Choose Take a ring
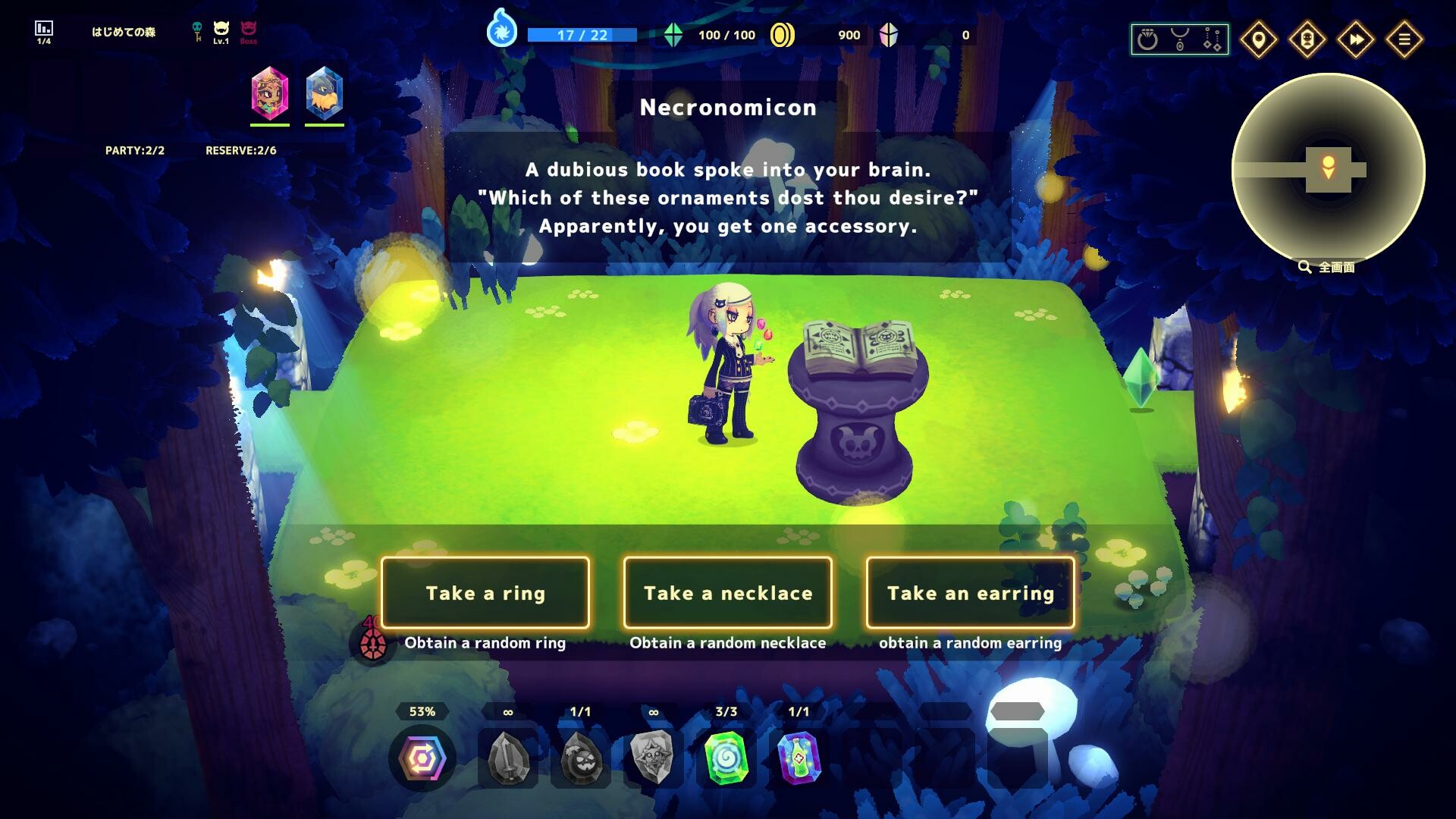The width and height of the screenshot is (1456, 819). (486, 593)
